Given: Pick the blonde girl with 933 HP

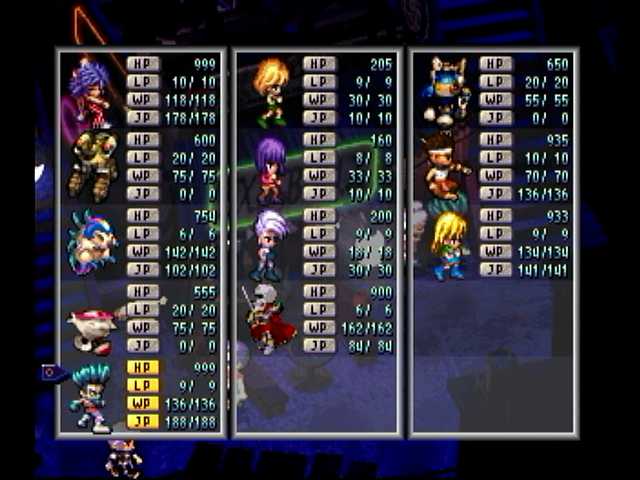Looking at the screenshot, I should point(447,244).
